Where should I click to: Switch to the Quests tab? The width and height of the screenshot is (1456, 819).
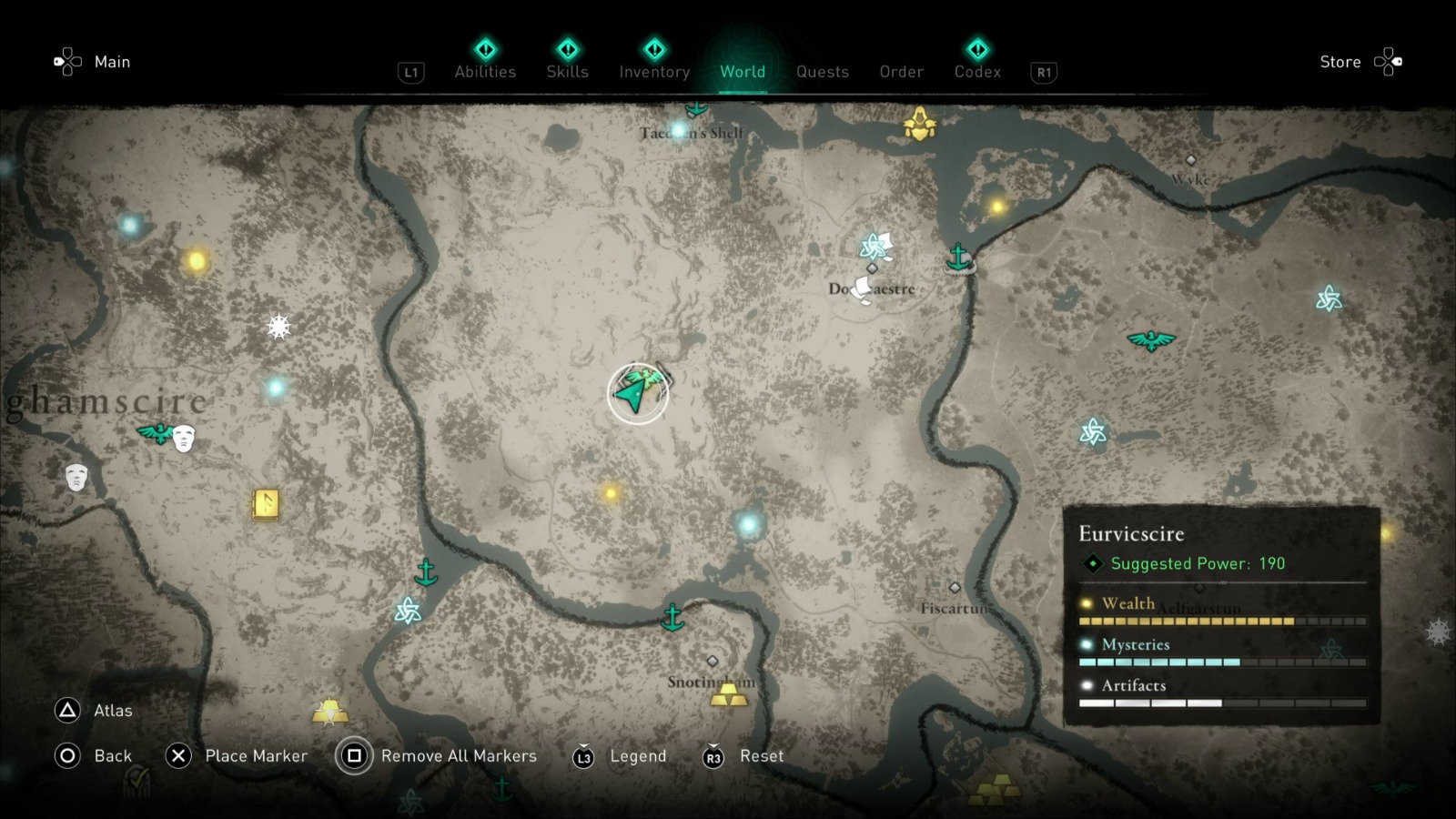pyautogui.click(x=822, y=72)
